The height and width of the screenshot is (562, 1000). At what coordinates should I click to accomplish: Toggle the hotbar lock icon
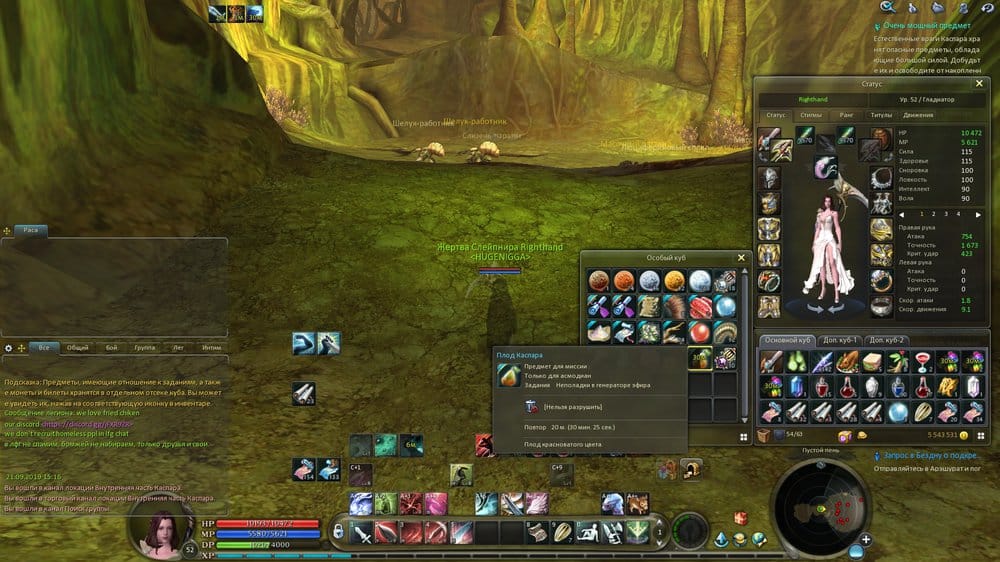[x=340, y=531]
